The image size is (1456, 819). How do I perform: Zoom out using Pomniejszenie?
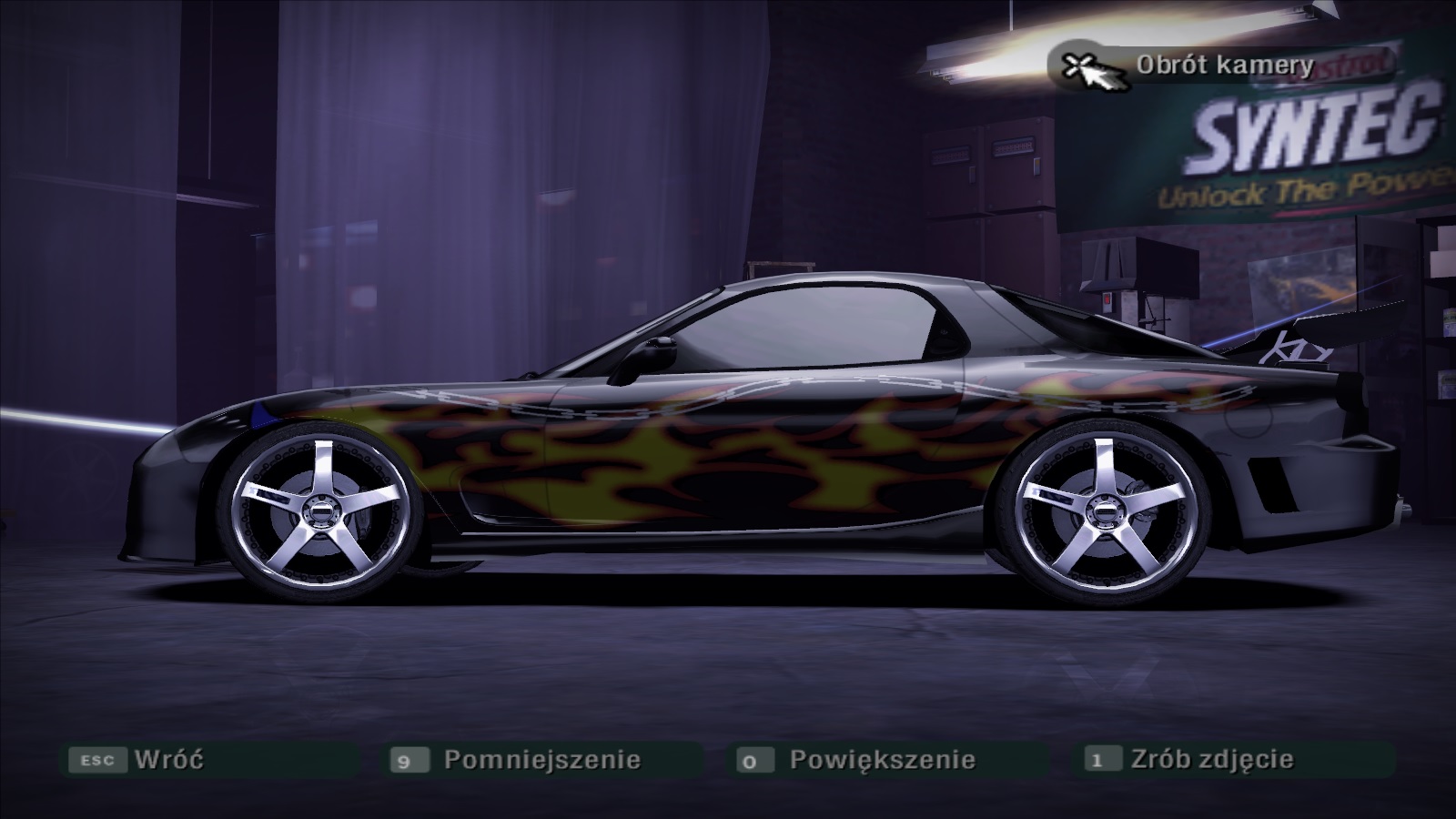(x=541, y=759)
